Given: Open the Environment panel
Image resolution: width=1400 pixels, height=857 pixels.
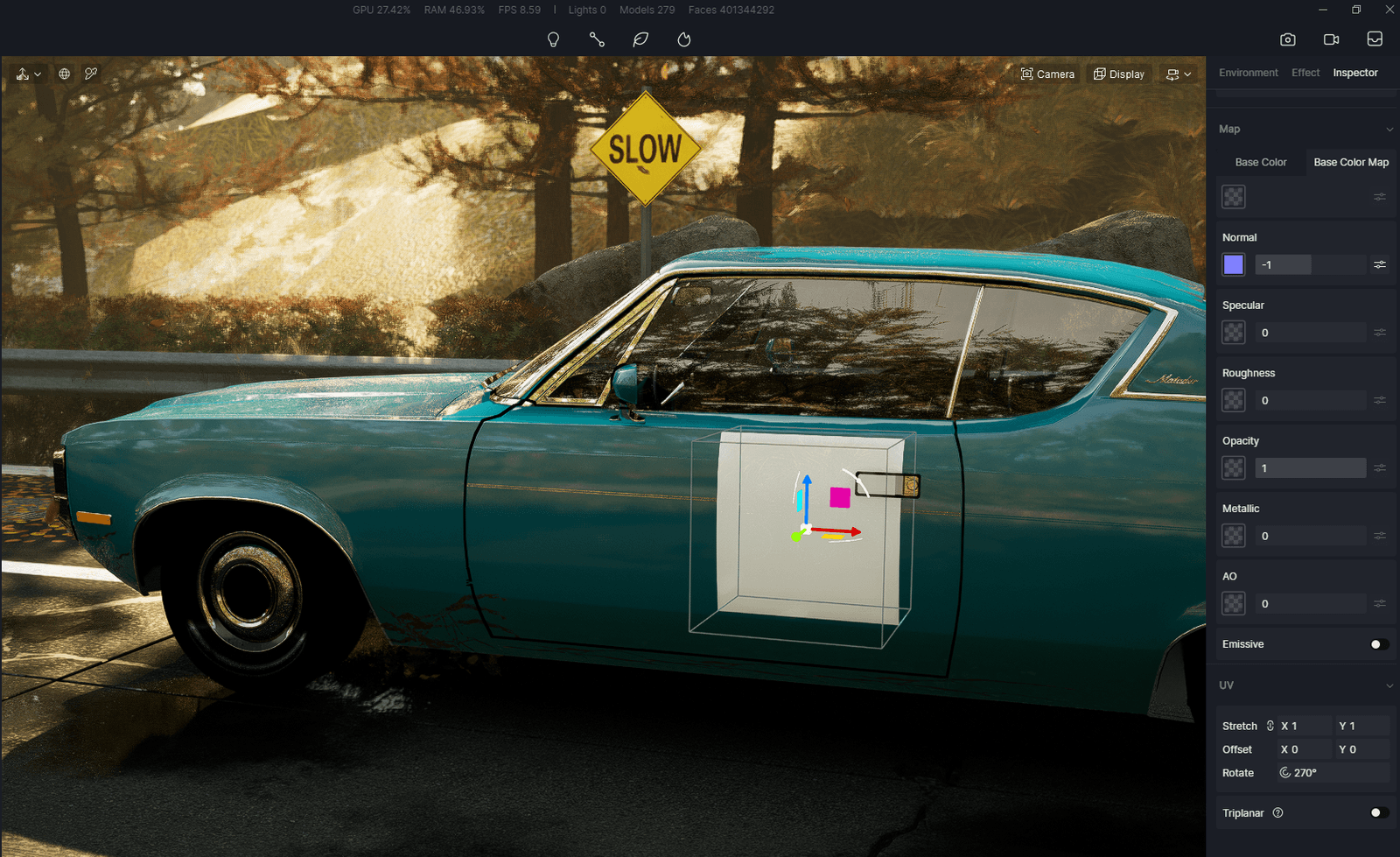Looking at the screenshot, I should 1249,73.
